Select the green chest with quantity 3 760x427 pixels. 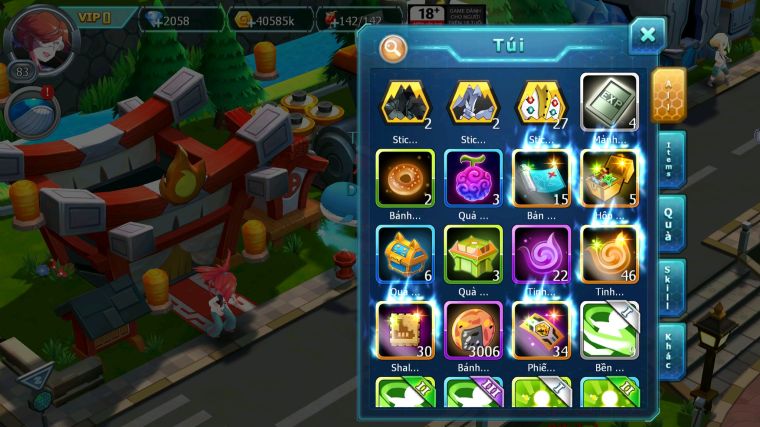[x=473, y=254]
